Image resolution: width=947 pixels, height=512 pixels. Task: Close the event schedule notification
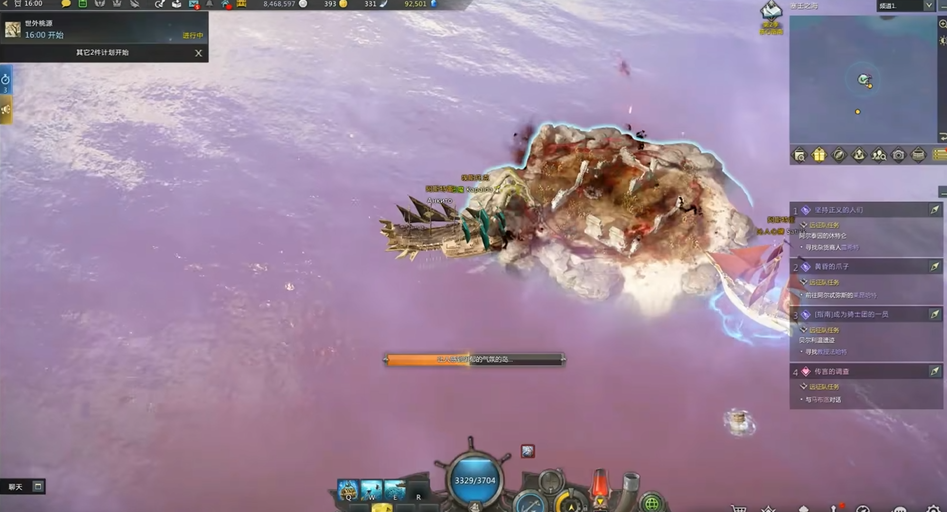coord(198,53)
